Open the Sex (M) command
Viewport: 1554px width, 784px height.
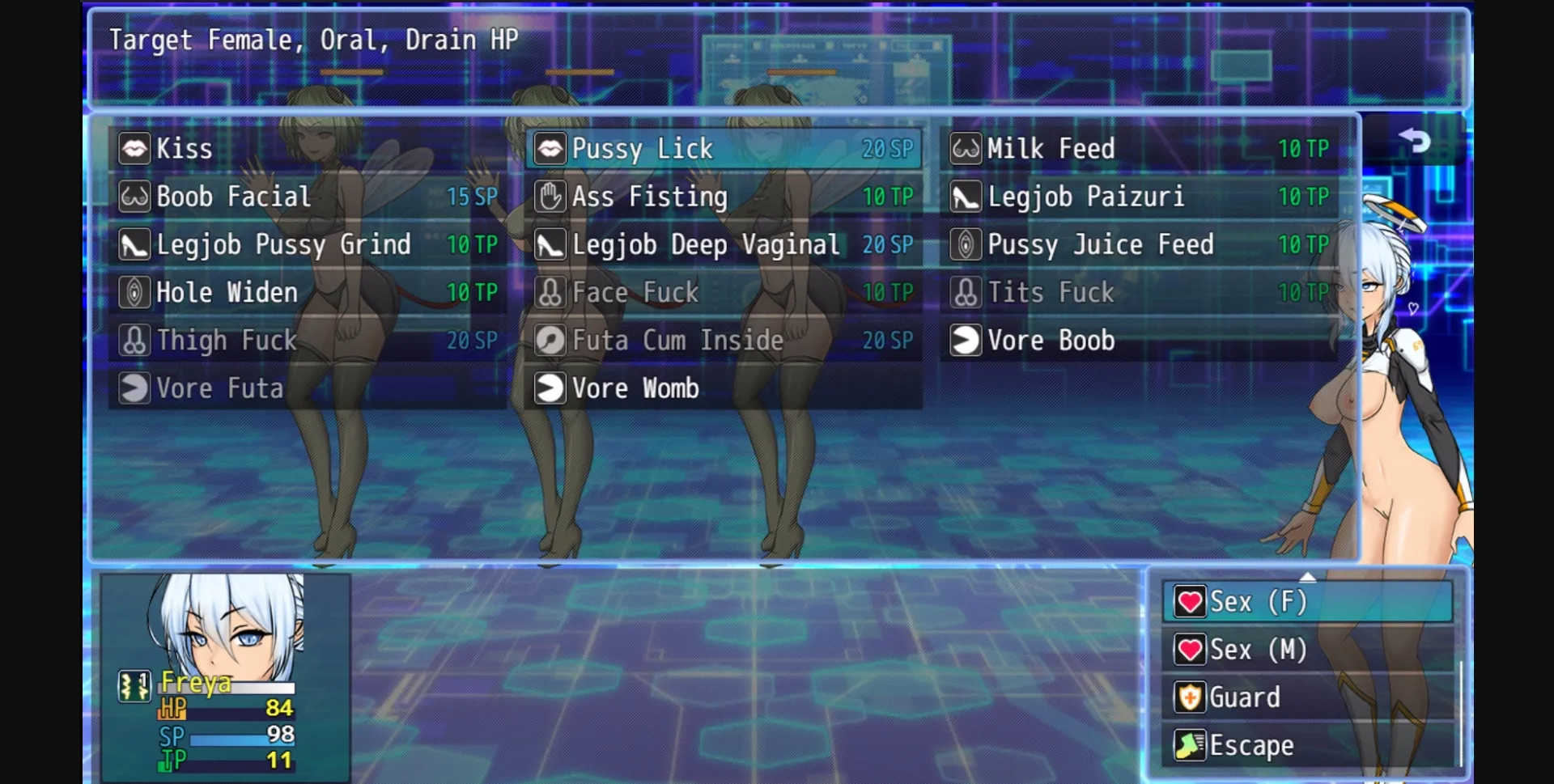click(x=1259, y=649)
